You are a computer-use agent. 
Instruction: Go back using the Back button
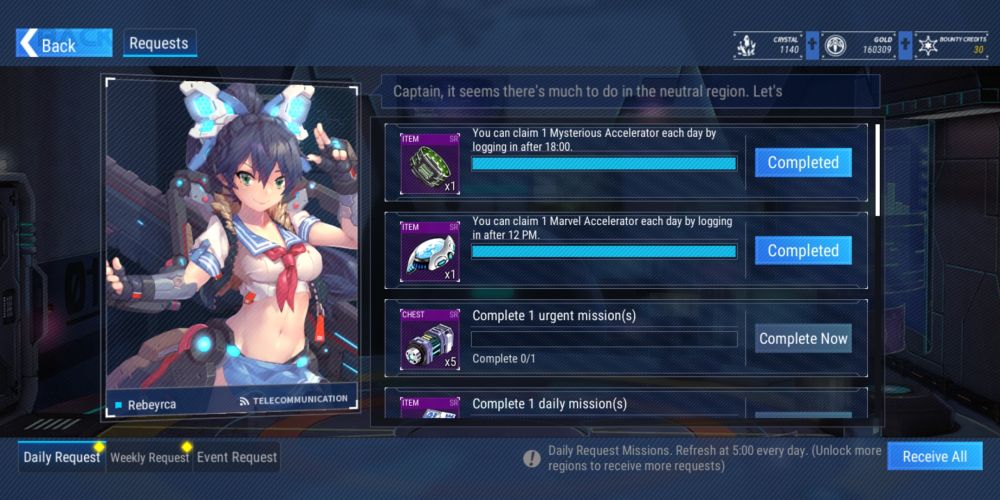click(48, 44)
